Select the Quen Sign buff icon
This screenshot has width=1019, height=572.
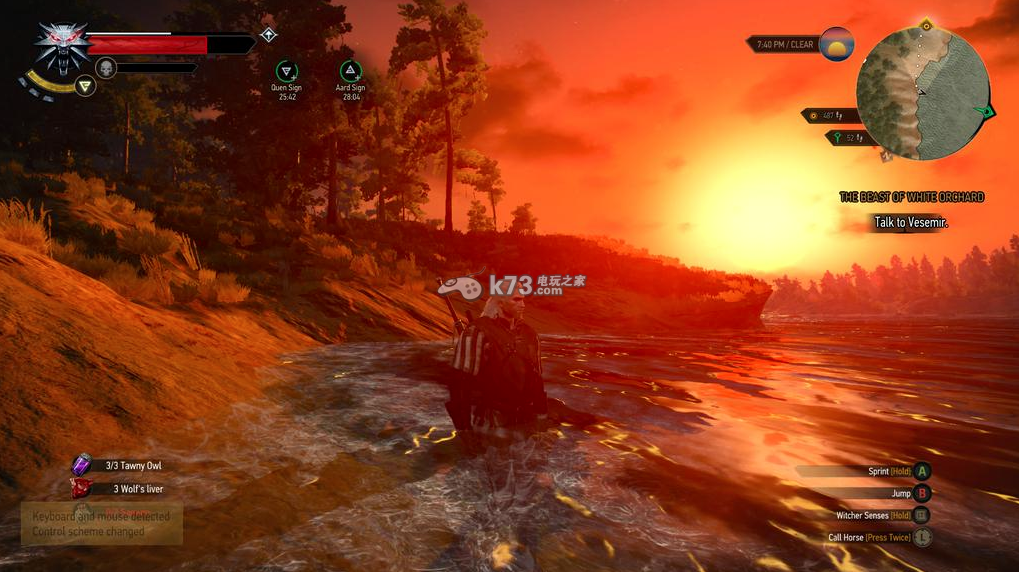coord(287,71)
